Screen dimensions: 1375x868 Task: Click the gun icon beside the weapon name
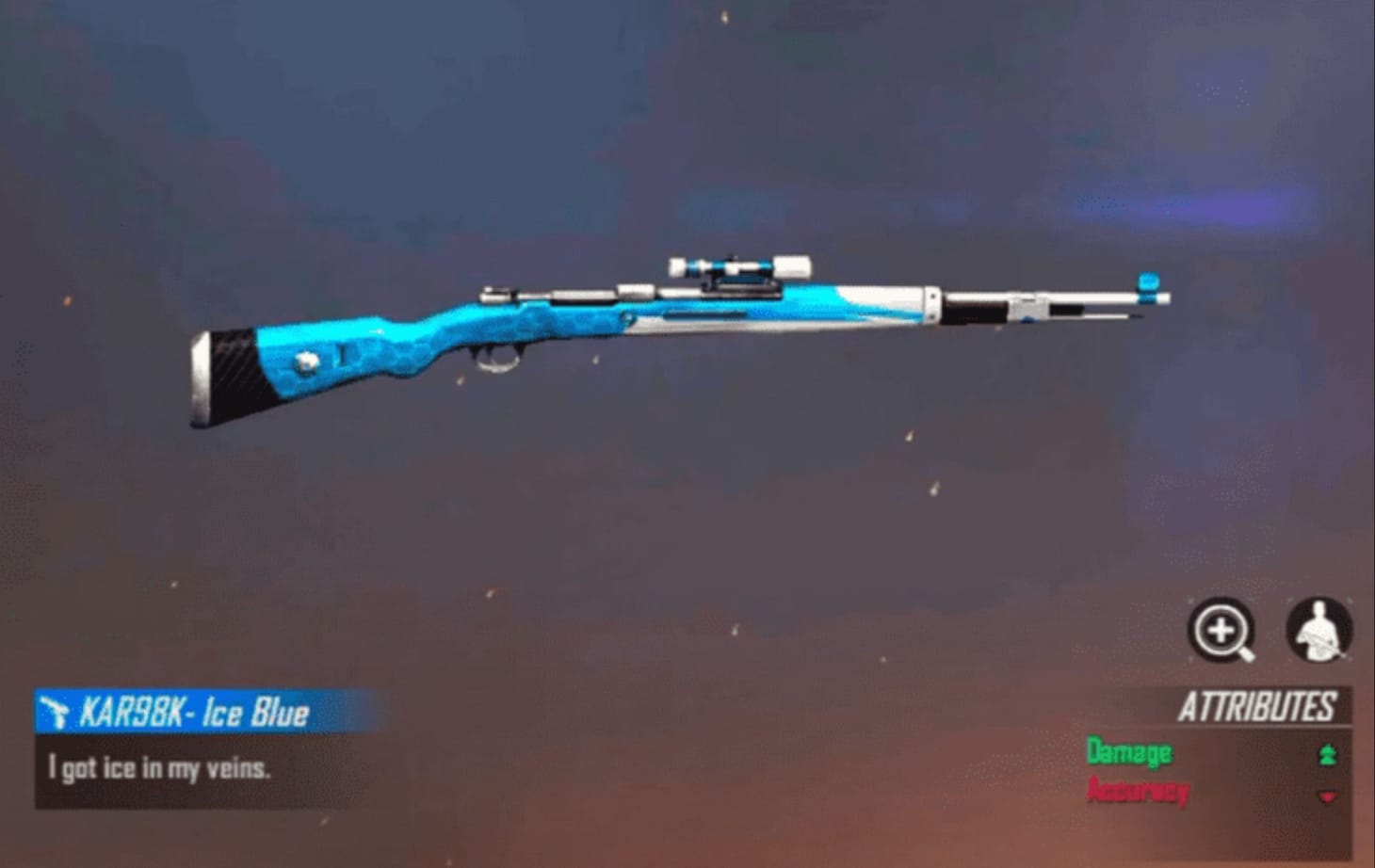tap(57, 712)
